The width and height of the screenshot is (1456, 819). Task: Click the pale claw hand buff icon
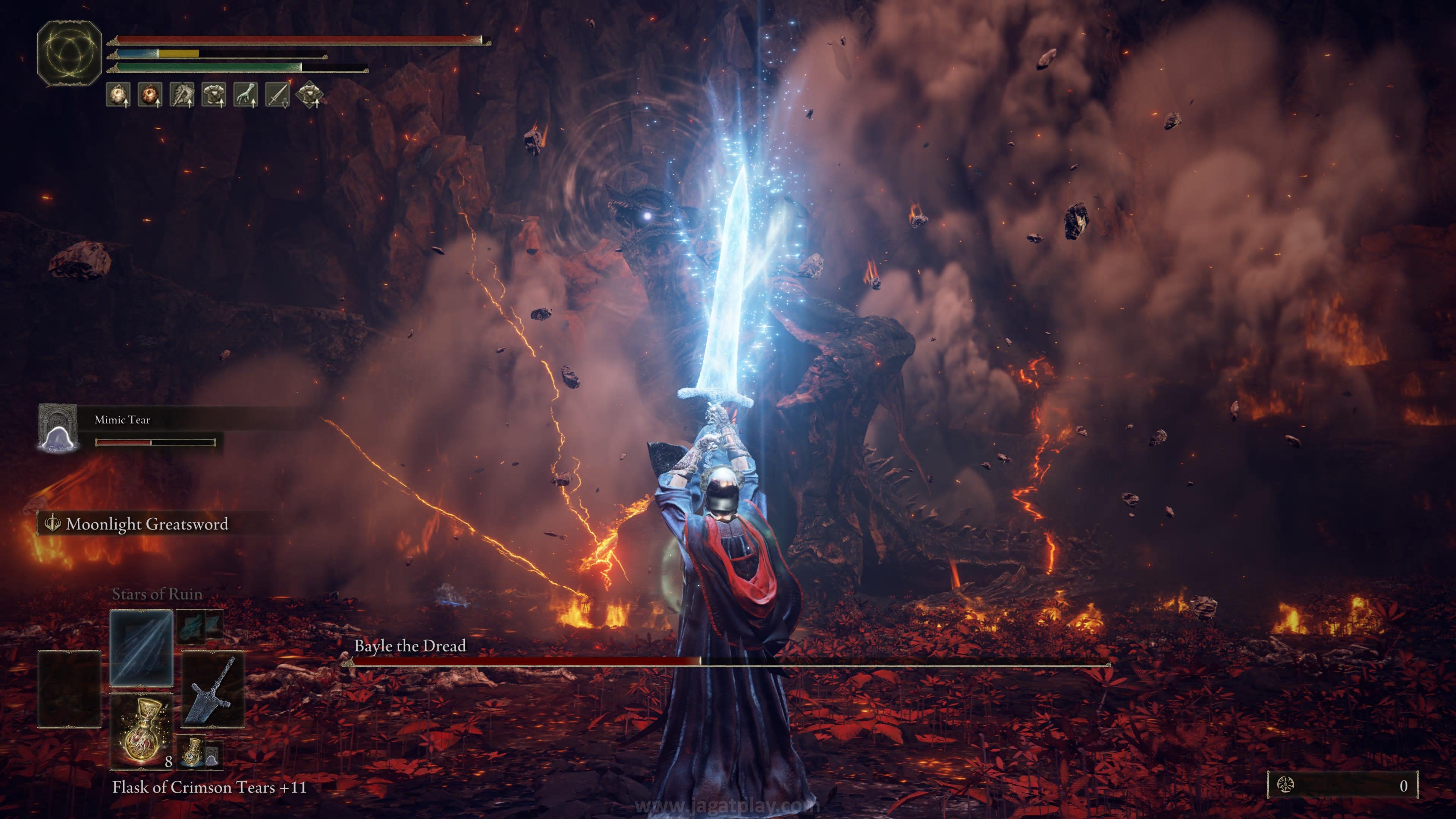[245, 94]
